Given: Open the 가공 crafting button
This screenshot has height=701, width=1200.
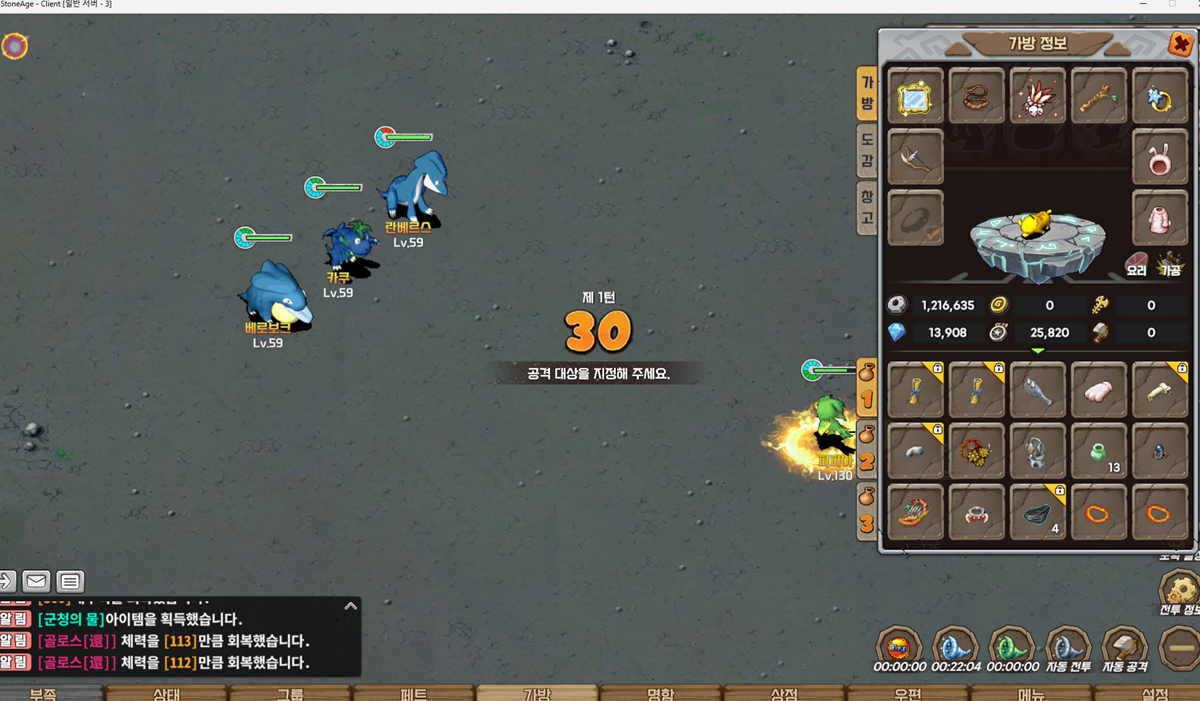Looking at the screenshot, I should click(1169, 263).
